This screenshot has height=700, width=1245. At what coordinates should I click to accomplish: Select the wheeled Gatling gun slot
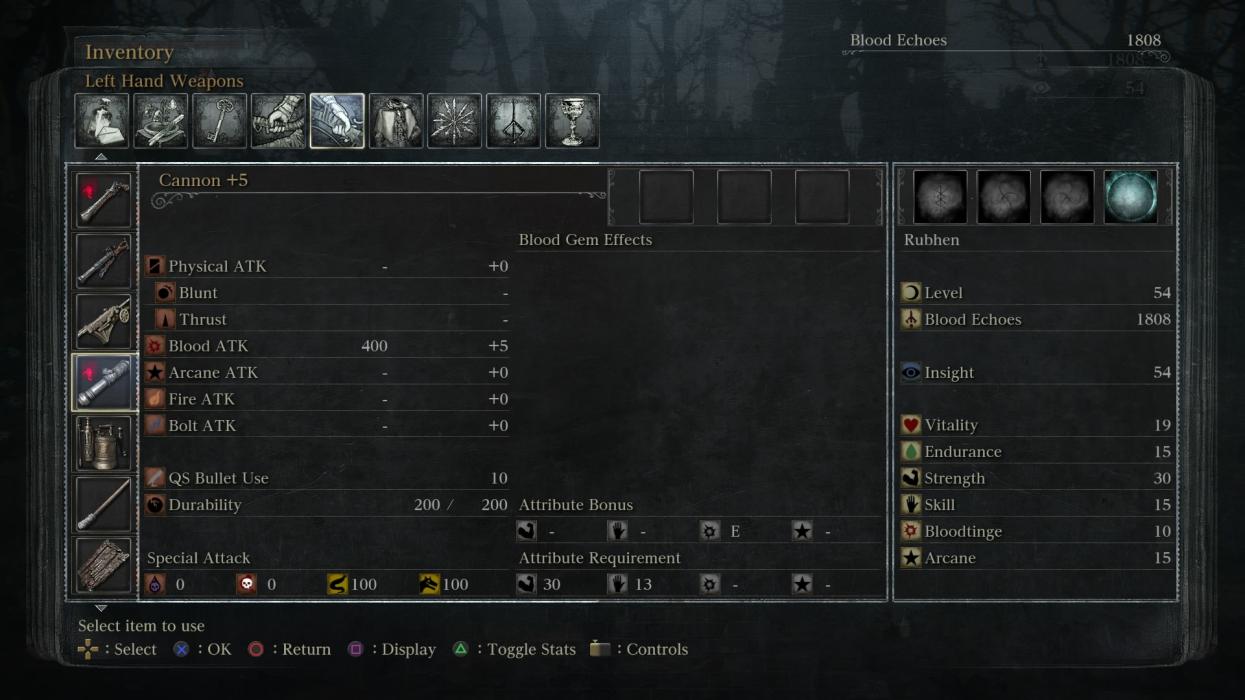pyautogui.click(x=103, y=321)
